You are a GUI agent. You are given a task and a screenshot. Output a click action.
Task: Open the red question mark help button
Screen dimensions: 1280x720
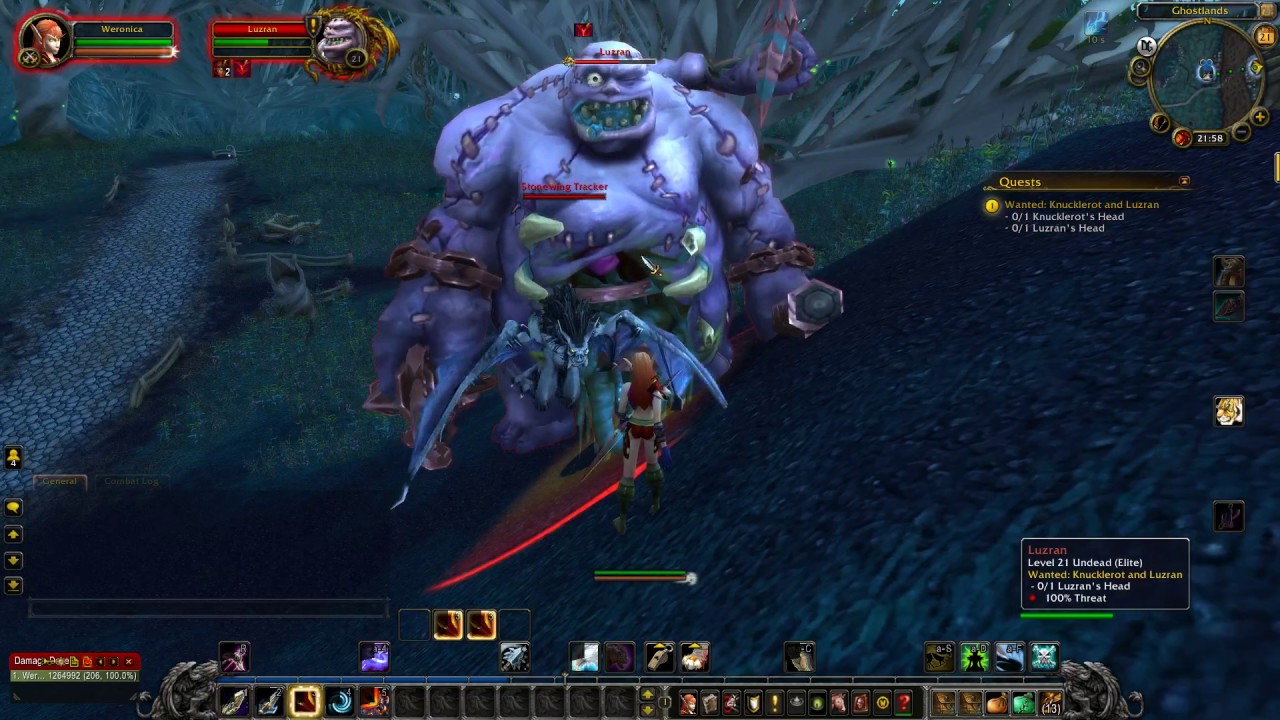tap(904, 703)
